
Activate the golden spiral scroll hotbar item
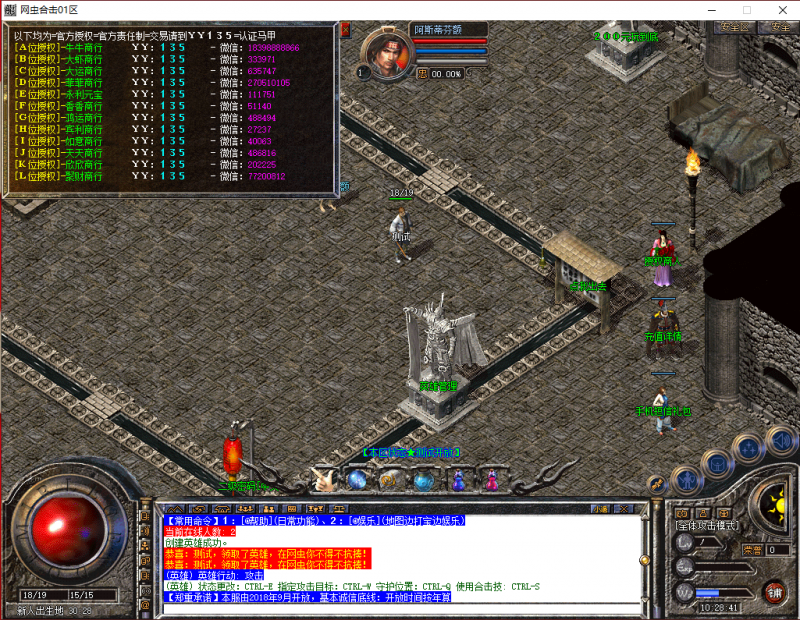(x=389, y=480)
